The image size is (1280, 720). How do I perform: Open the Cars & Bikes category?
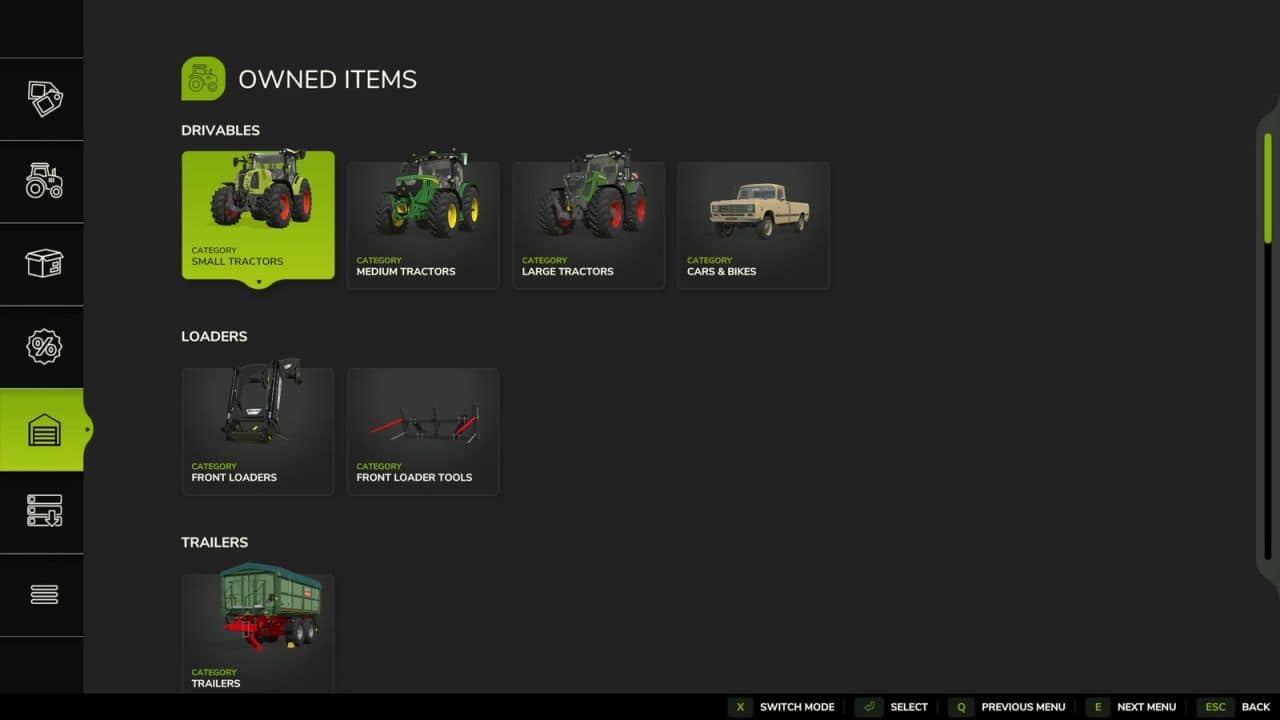point(753,224)
